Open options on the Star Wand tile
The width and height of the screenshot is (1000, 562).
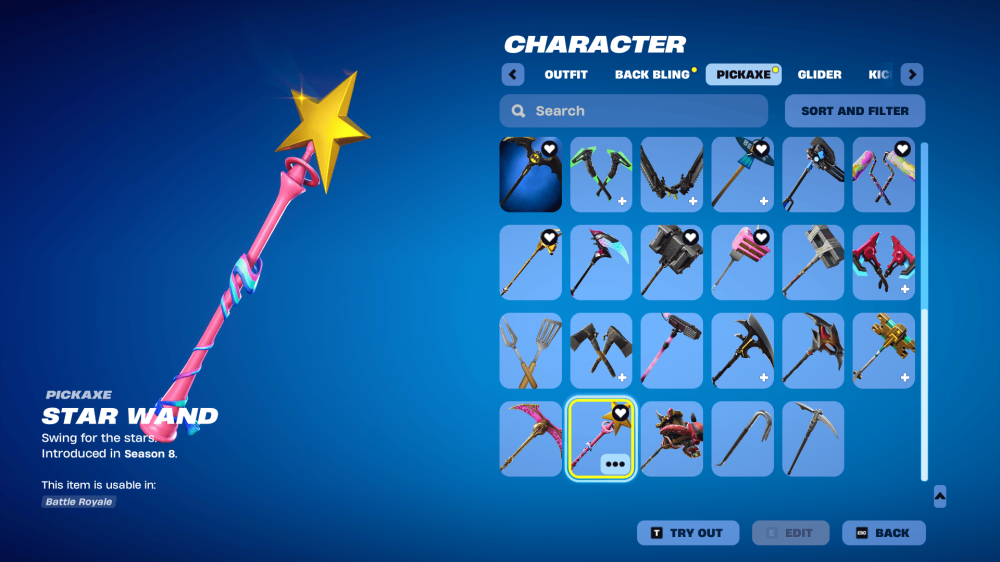click(x=615, y=464)
